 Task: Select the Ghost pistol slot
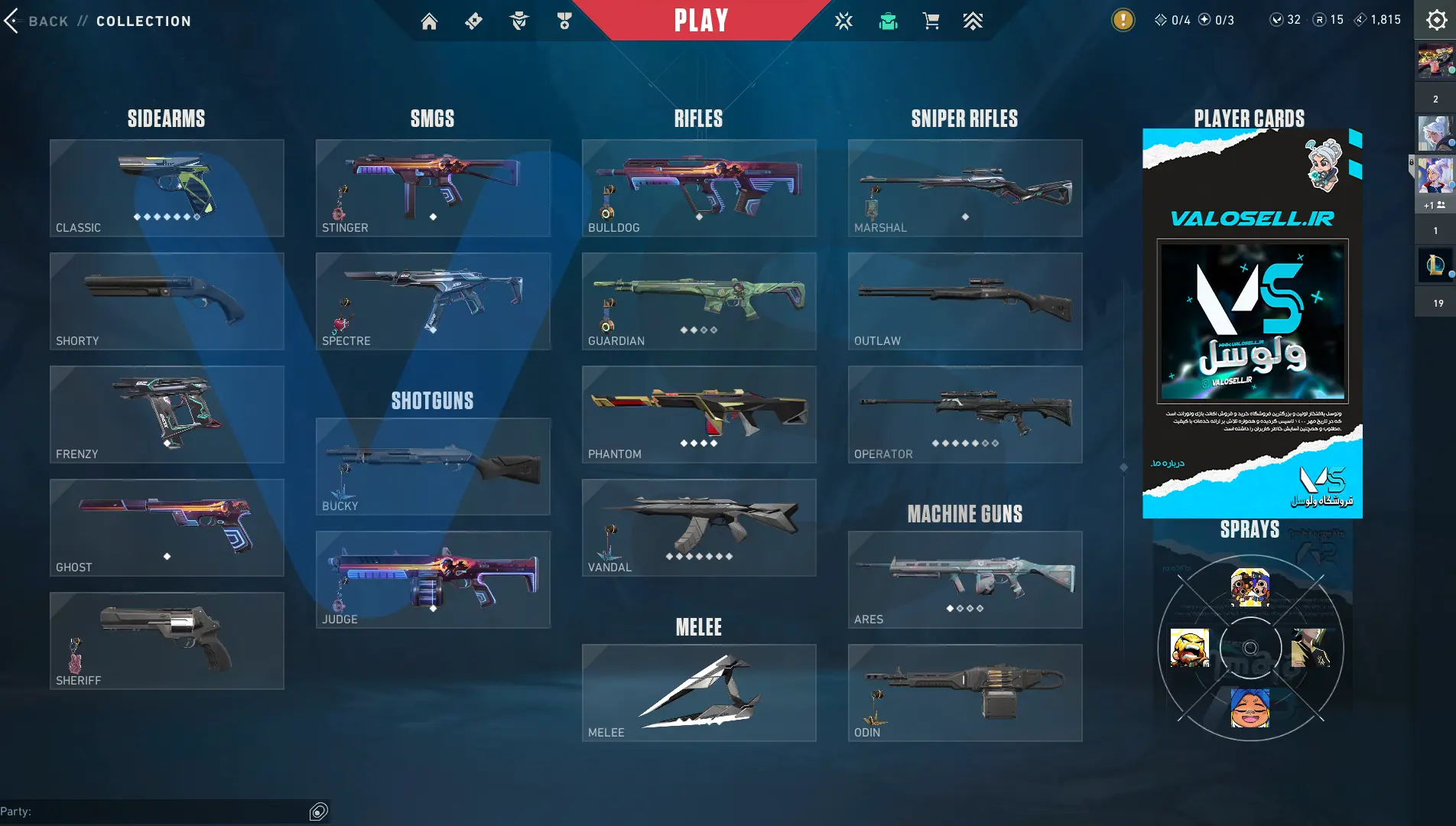pyautogui.click(x=167, y=528)
